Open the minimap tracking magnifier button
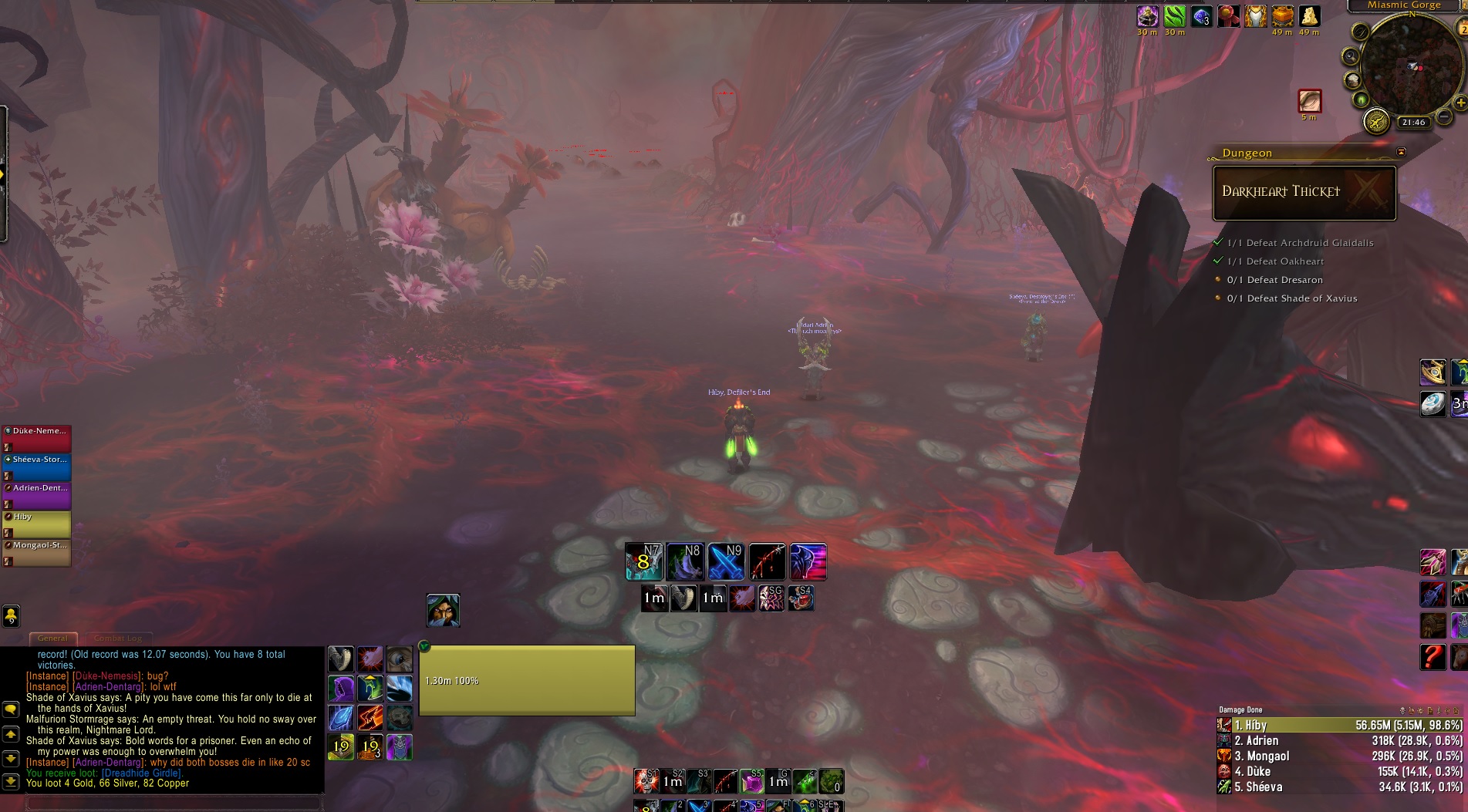The height and width of the screenshot is (812, 1468). tap(1350, 56)
